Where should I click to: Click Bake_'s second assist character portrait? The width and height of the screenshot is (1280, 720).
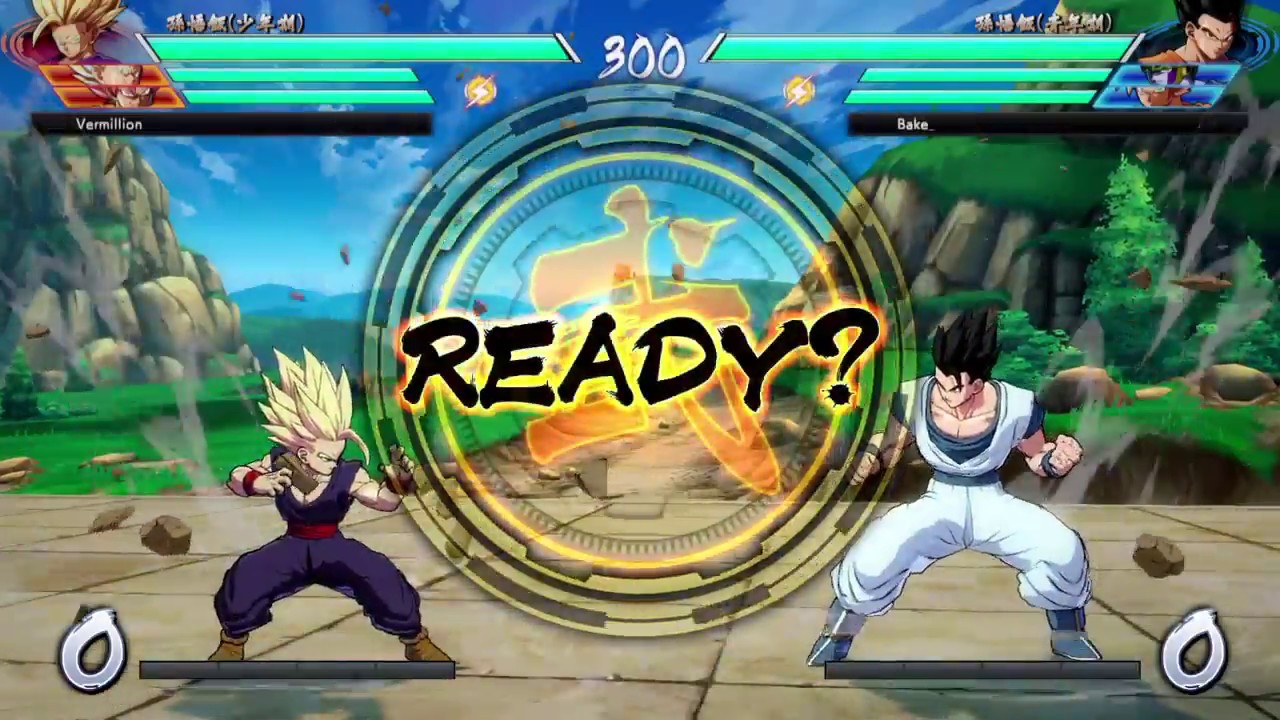click(x=1160, y=94)
